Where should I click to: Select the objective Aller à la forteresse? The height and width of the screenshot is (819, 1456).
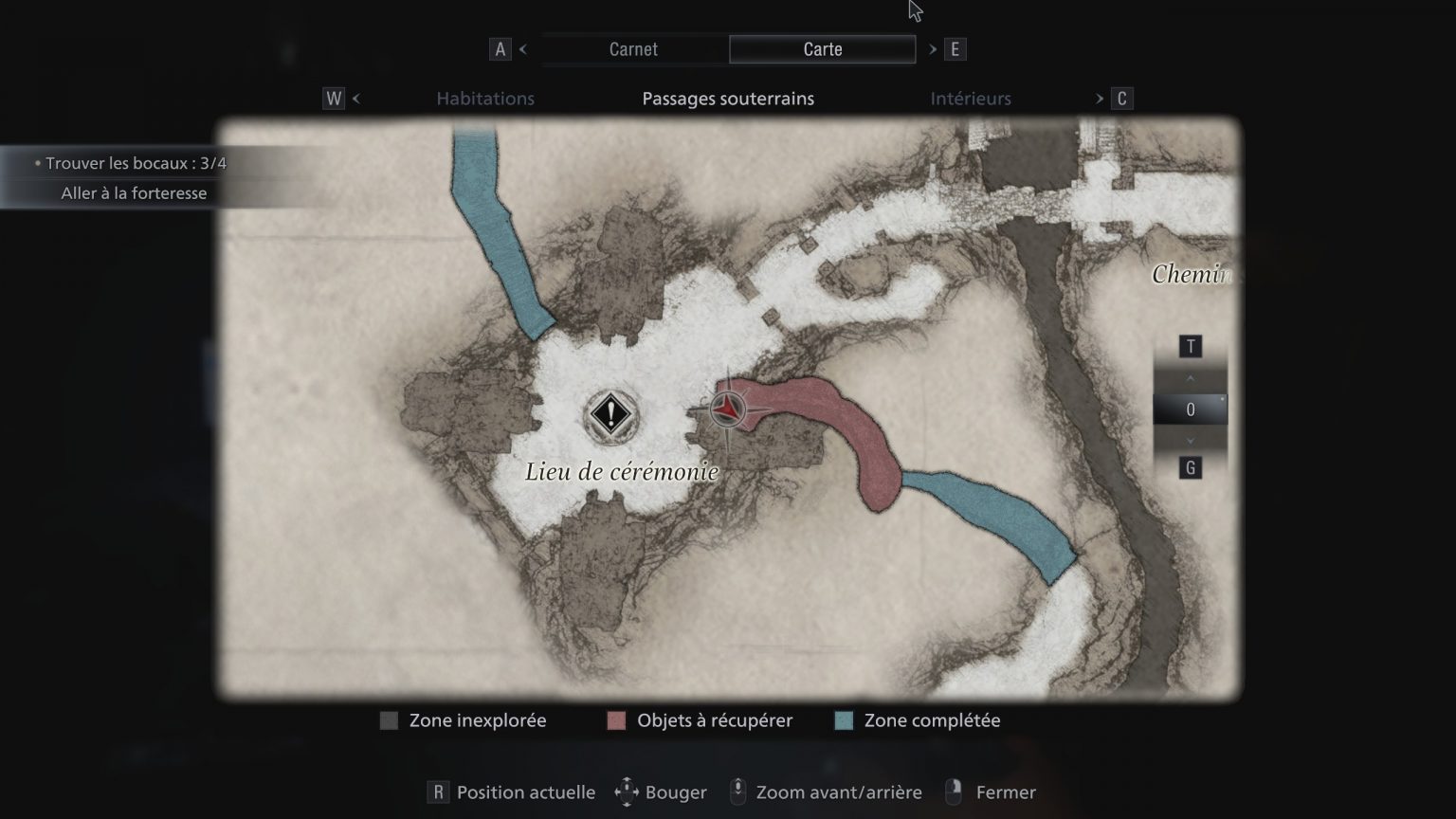132,192
